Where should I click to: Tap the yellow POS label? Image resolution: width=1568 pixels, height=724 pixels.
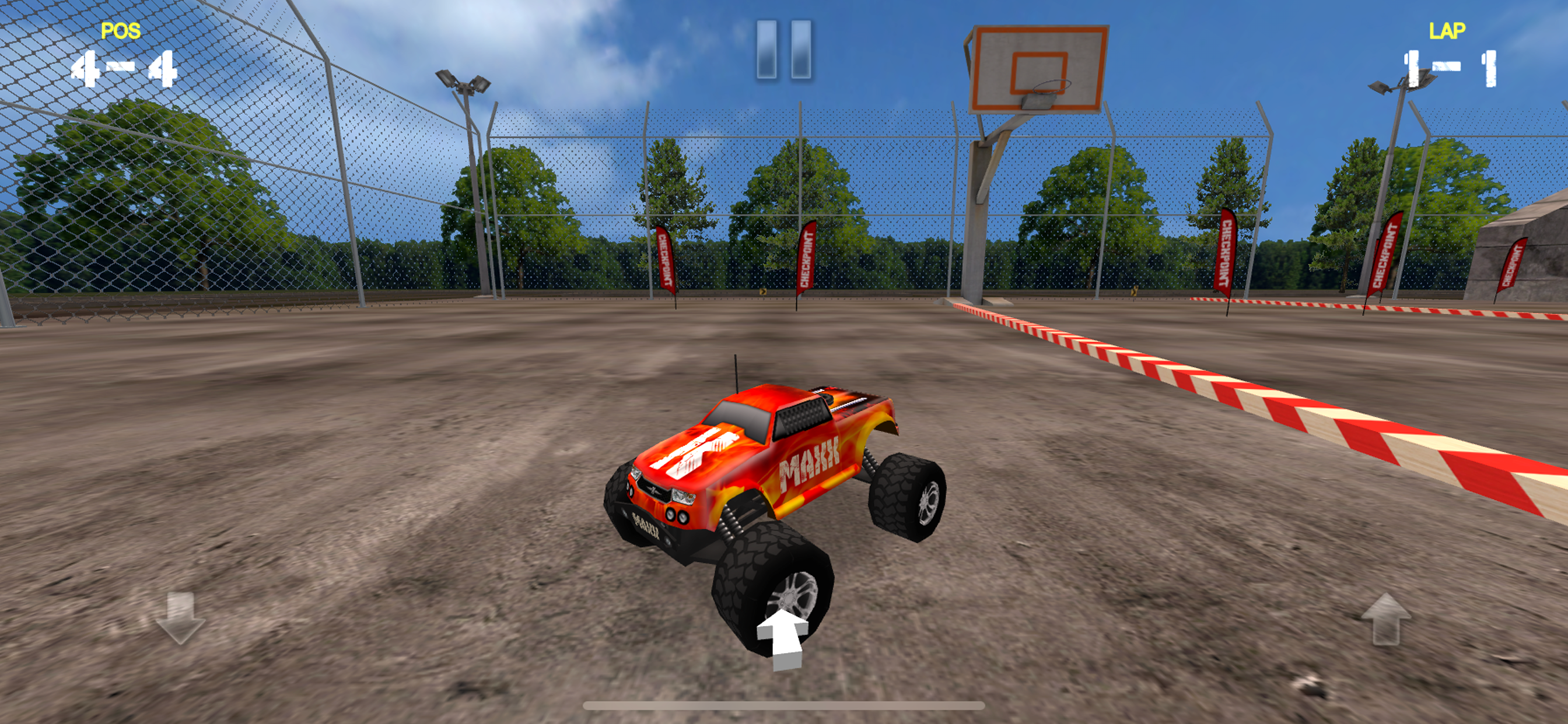click(121, 29)
